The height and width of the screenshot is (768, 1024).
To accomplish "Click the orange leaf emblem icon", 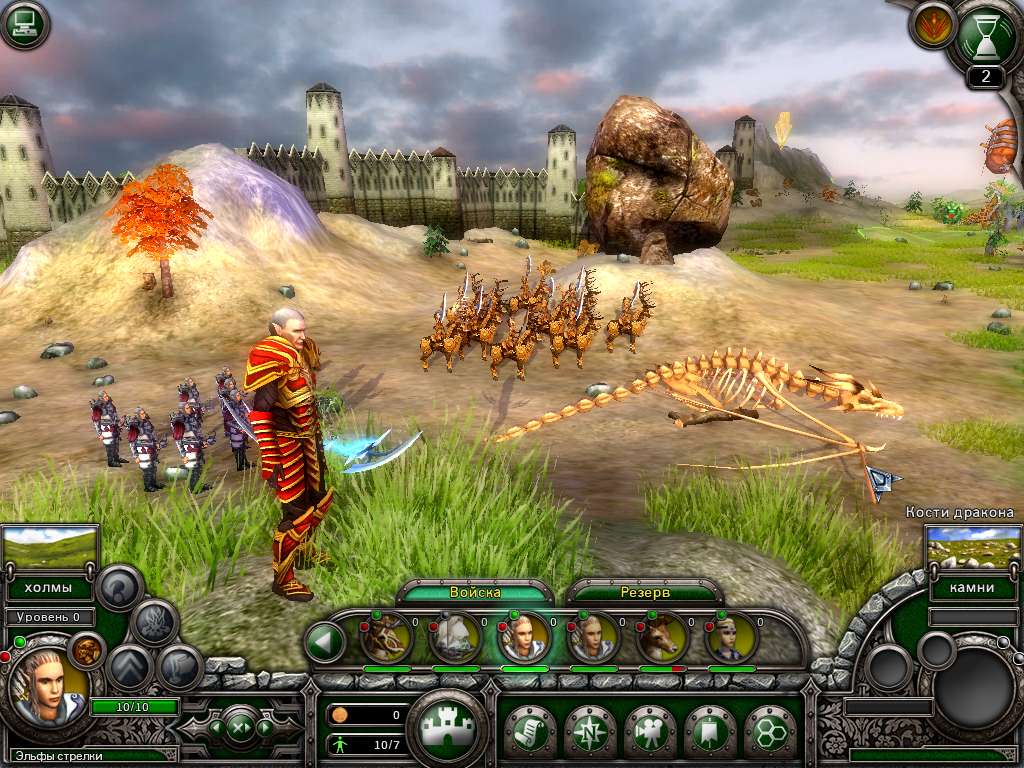I will (x=933, y=26).
